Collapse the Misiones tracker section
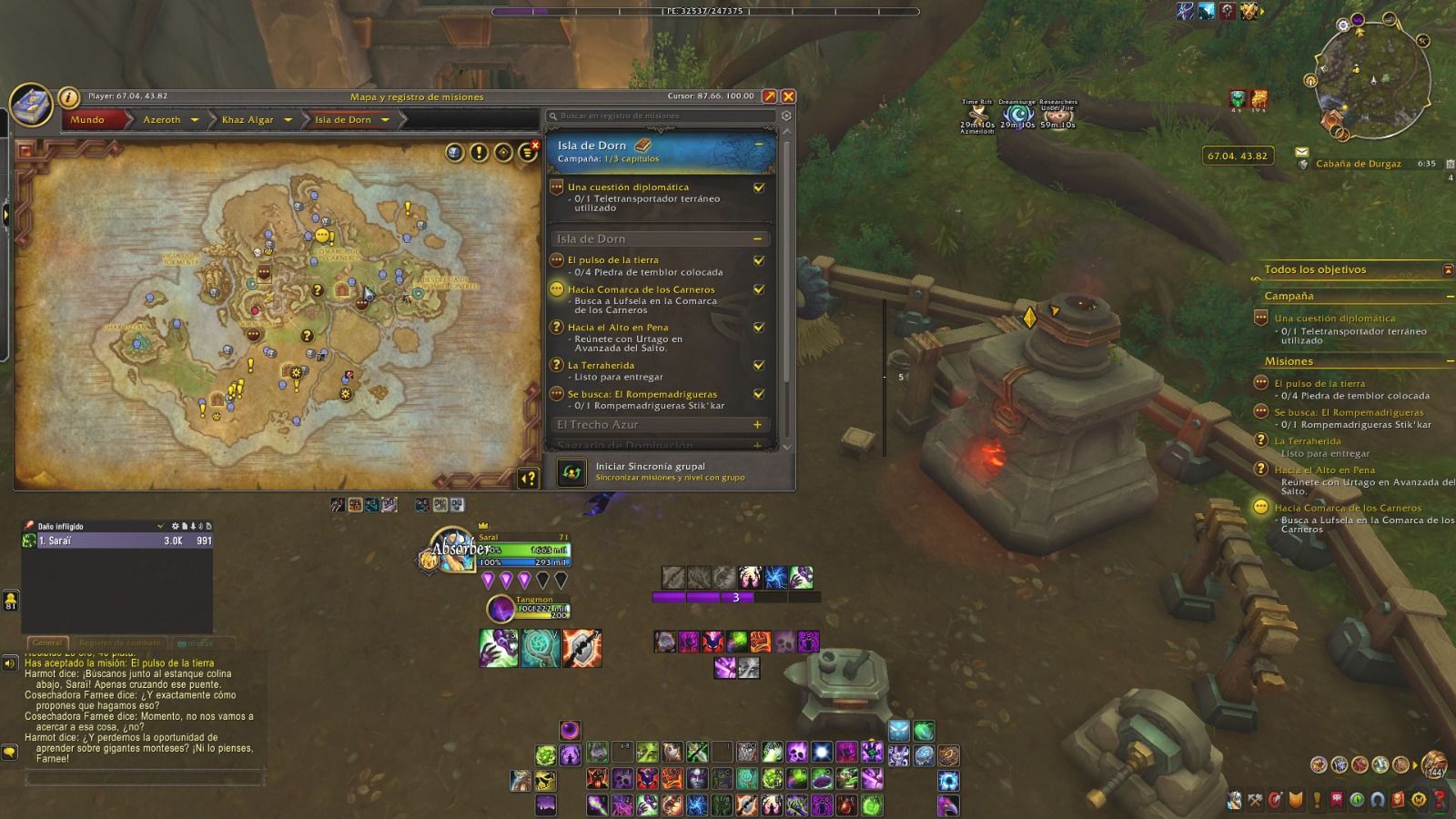This screenshot has width=1456, height=819. pyautogui.click(x=1449, y=362)
